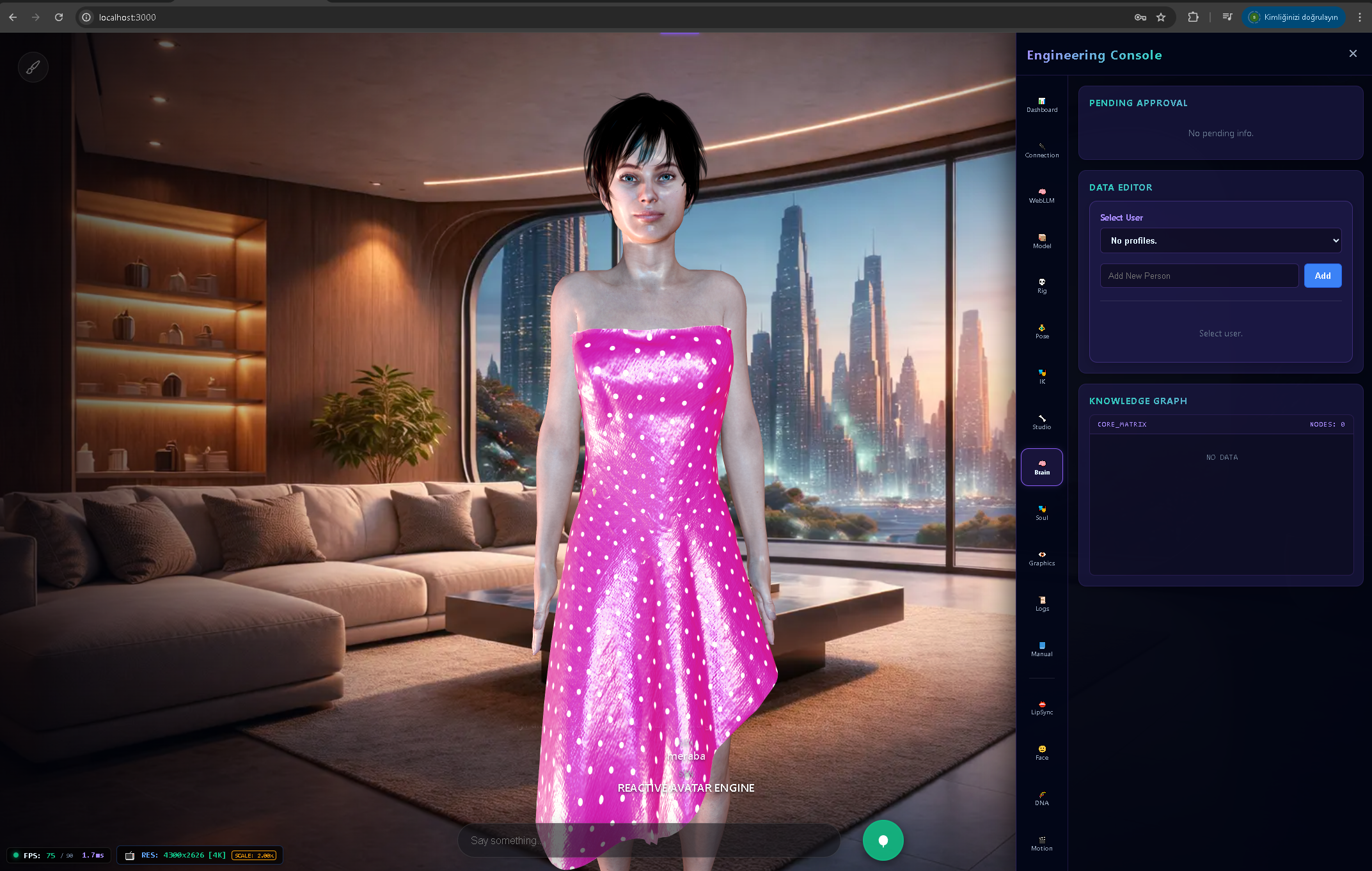Click Kimliğinizi doğrulayın in the browser toolbar
The height and width of the screenshot is (871, 1372).
point(1293,17)
